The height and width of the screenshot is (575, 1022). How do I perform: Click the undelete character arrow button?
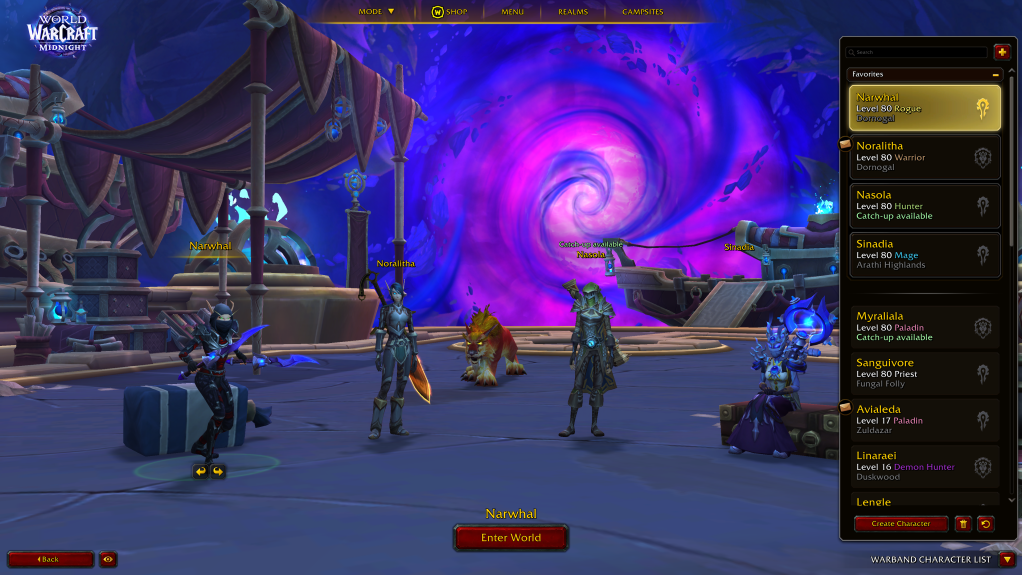(x=985, y=523)
